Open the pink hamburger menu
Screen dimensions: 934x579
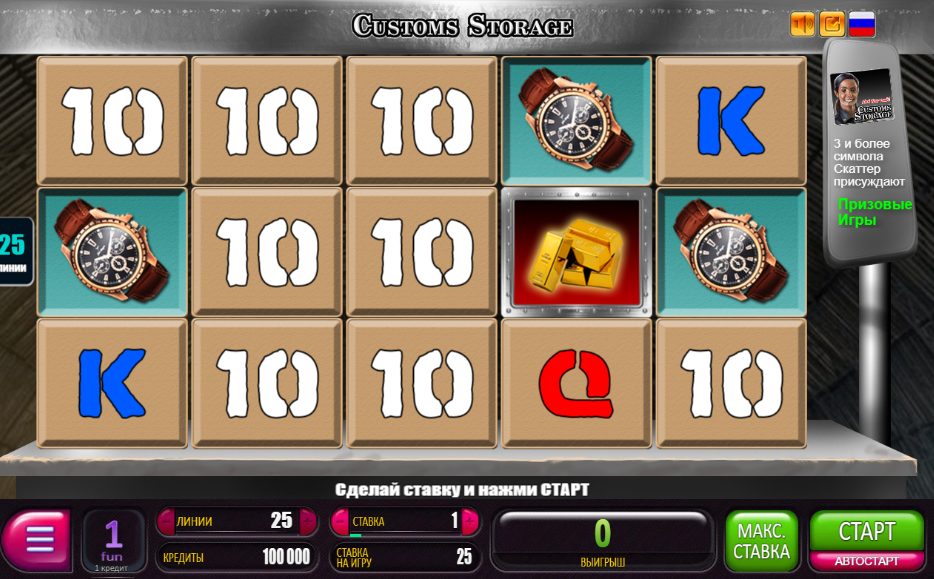38,541
